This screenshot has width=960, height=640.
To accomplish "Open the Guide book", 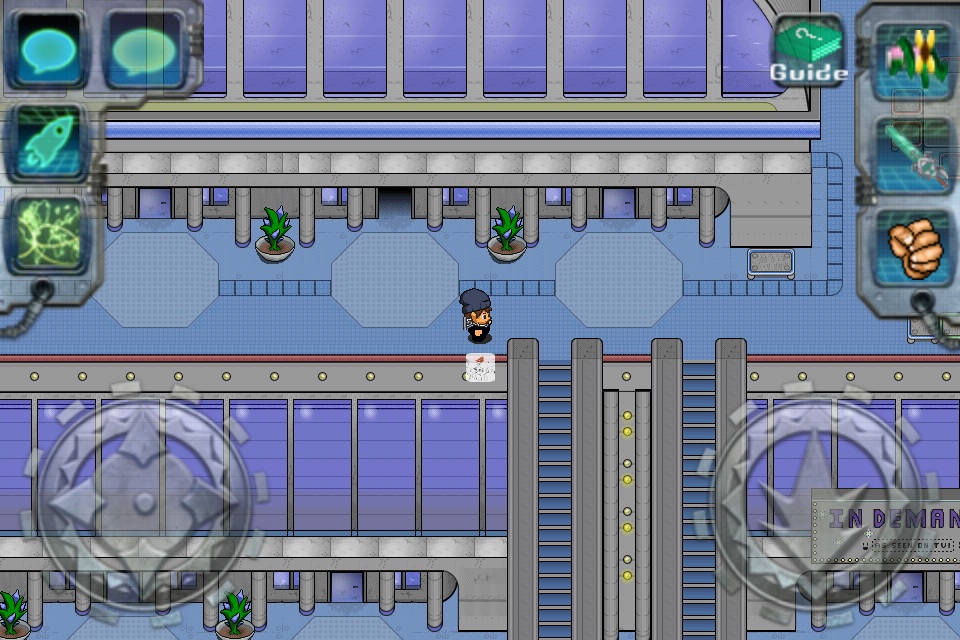I will tap(808, 49).
